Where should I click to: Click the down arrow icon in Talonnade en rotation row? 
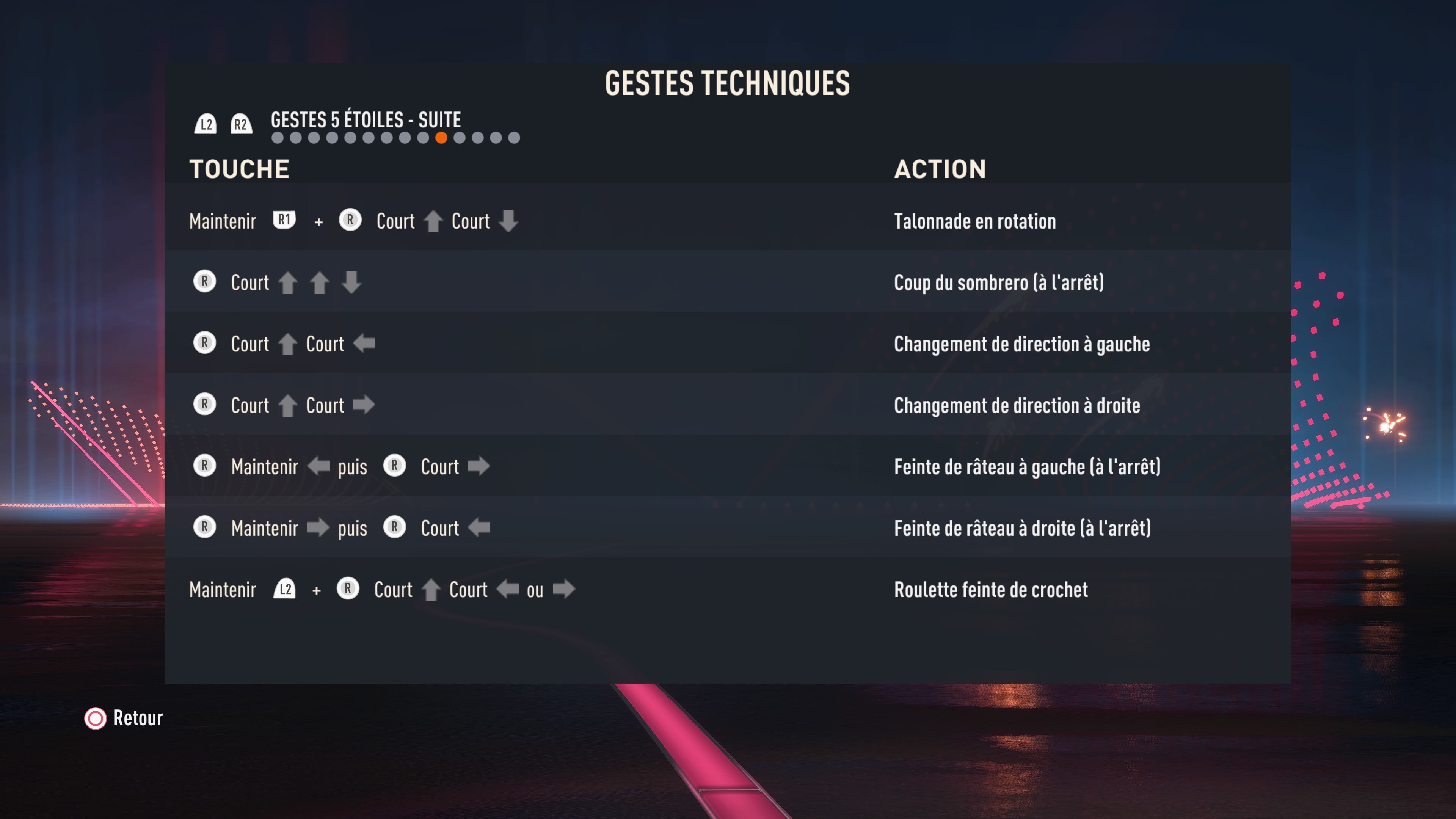click(509, 221)
